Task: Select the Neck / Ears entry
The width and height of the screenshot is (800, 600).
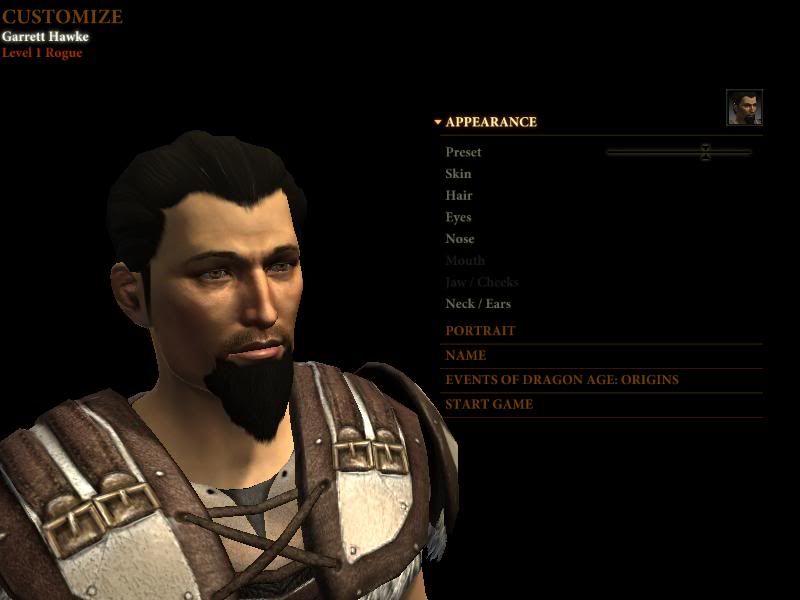Action: click(478, 304)
